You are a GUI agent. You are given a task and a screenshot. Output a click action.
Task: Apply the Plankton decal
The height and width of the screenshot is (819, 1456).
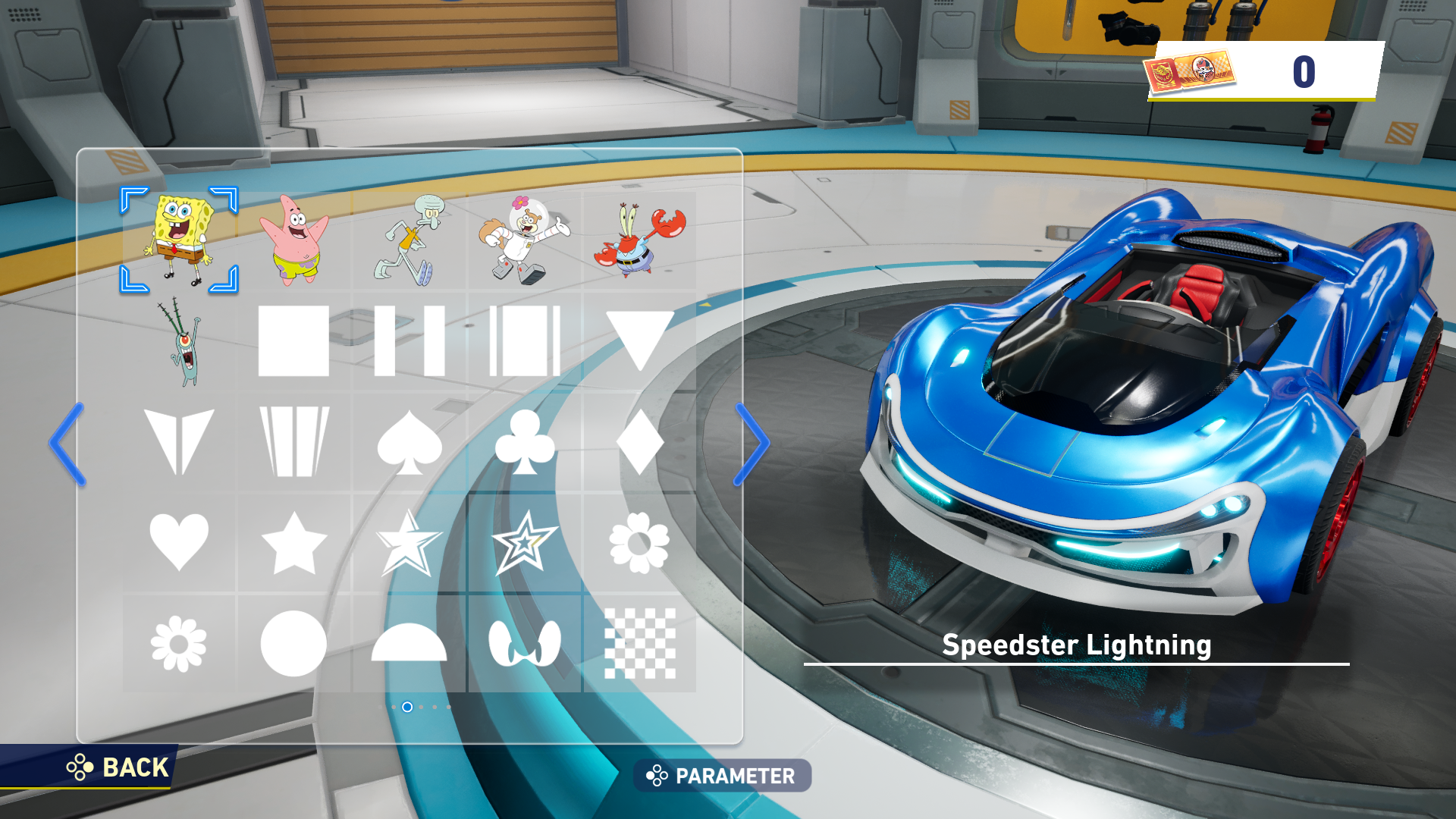click(x=180, y=341)
